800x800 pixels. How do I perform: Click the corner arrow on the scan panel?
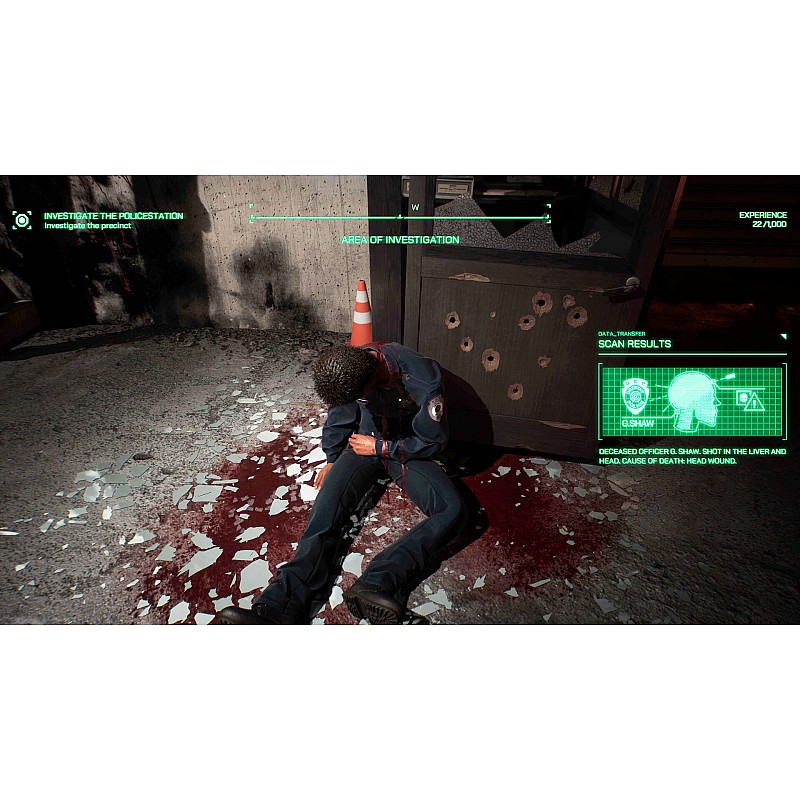point(783,336)
